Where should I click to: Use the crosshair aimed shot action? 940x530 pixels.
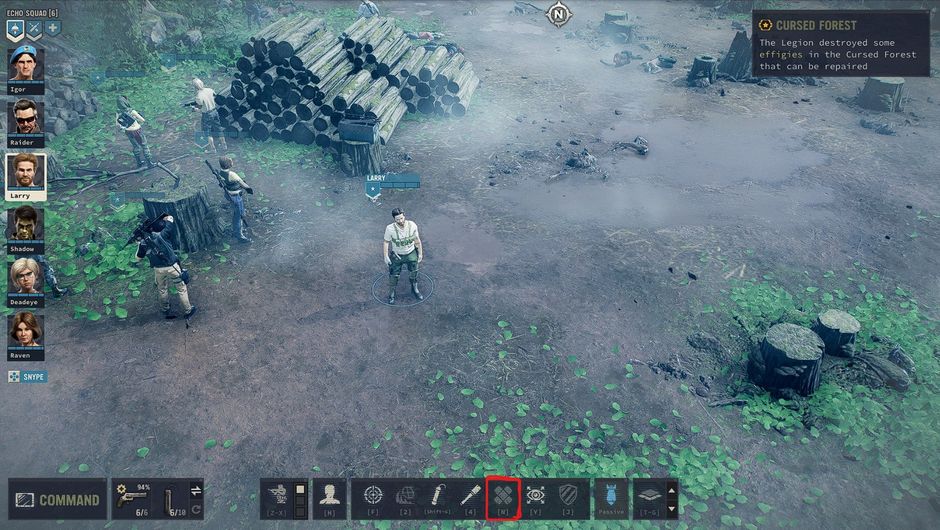point(373,496)
